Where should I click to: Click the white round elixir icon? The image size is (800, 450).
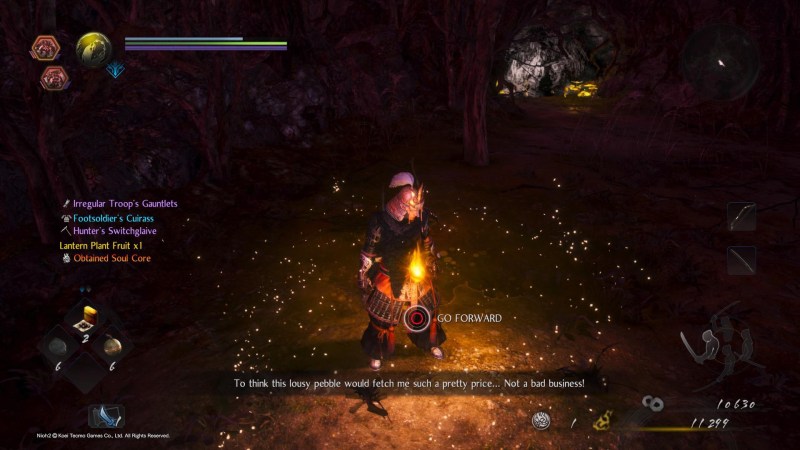541,422
